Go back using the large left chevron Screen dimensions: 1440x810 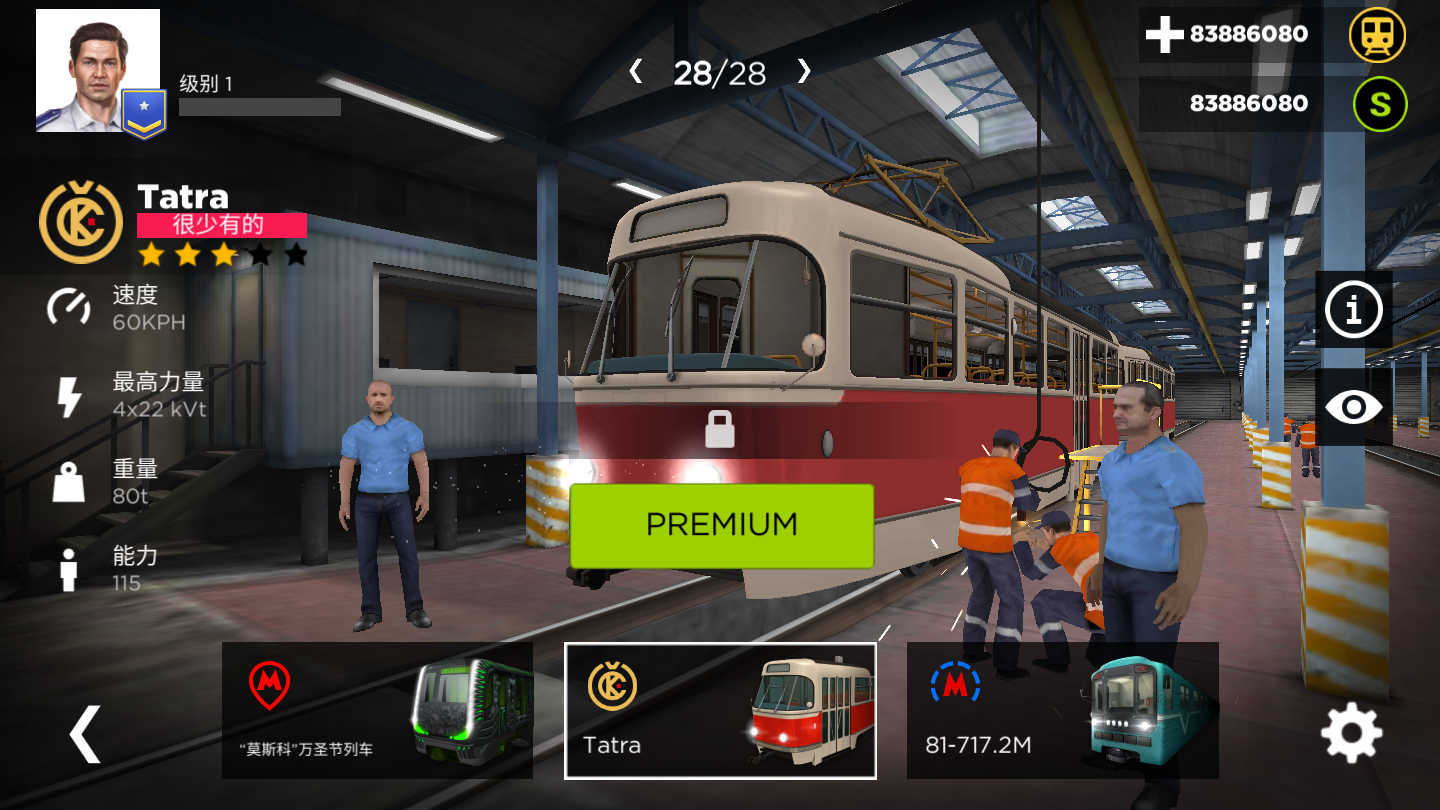click(x=85, y=734)
